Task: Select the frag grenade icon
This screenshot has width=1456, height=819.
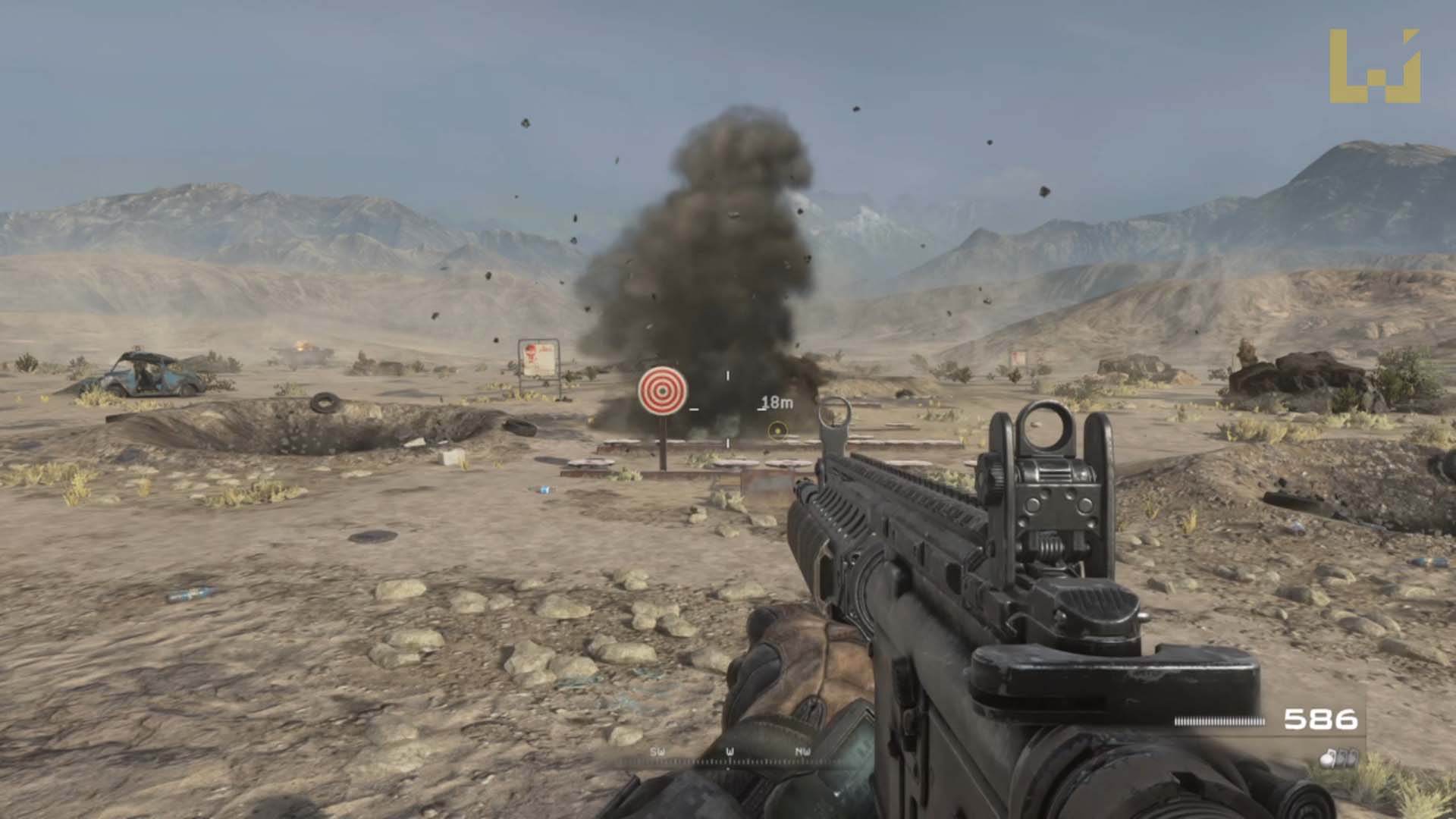Action: [x=1328, y=758]
